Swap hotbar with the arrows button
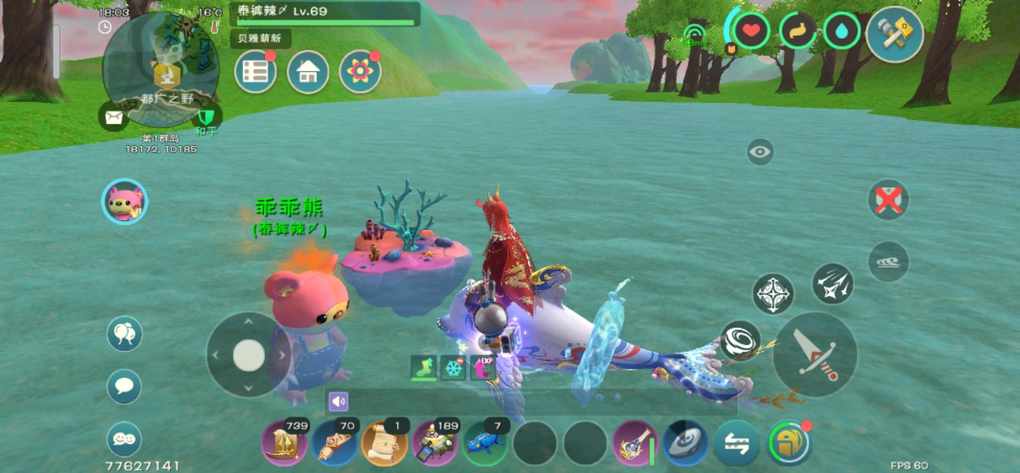The image size is (1020, 473). [736, 443]
